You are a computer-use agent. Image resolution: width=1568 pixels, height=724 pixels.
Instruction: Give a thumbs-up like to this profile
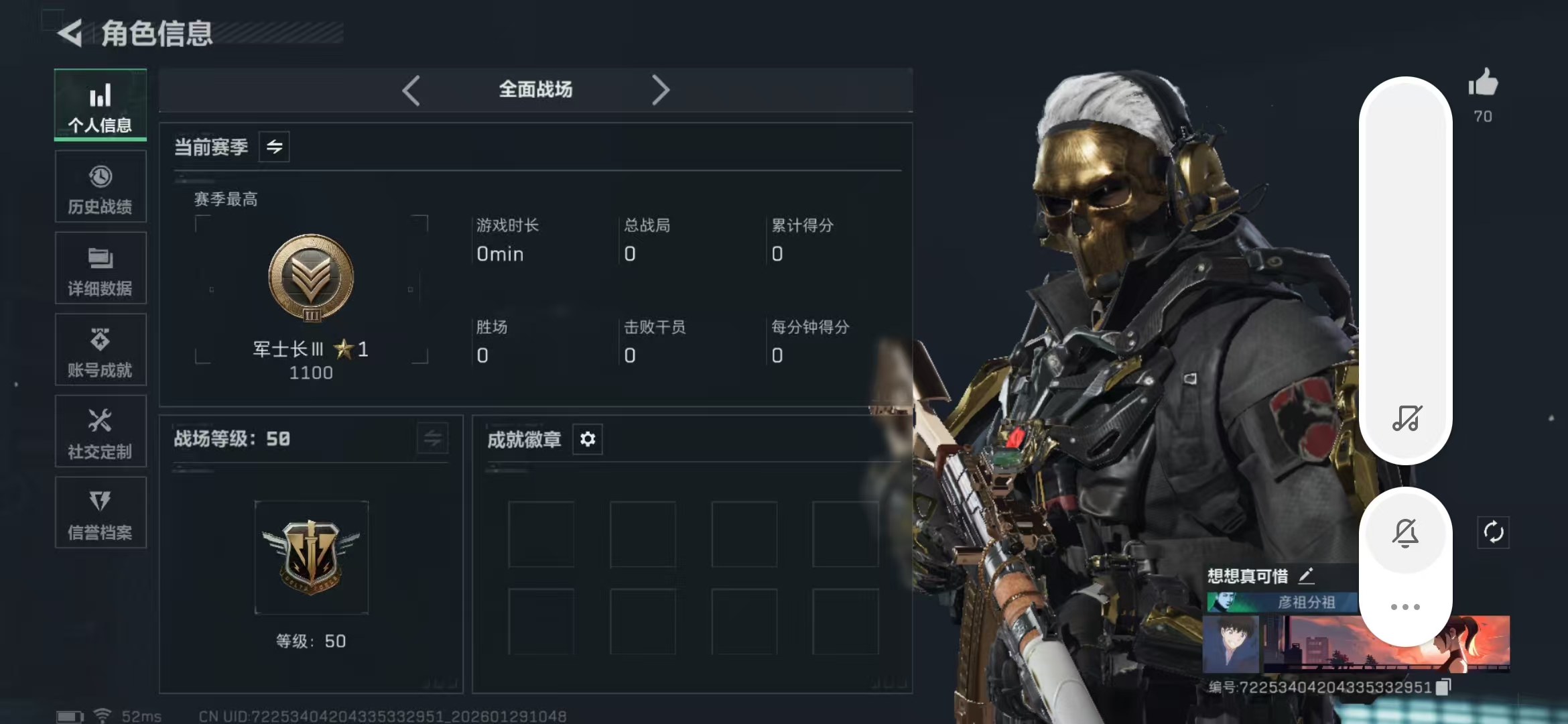(1483, 84)
